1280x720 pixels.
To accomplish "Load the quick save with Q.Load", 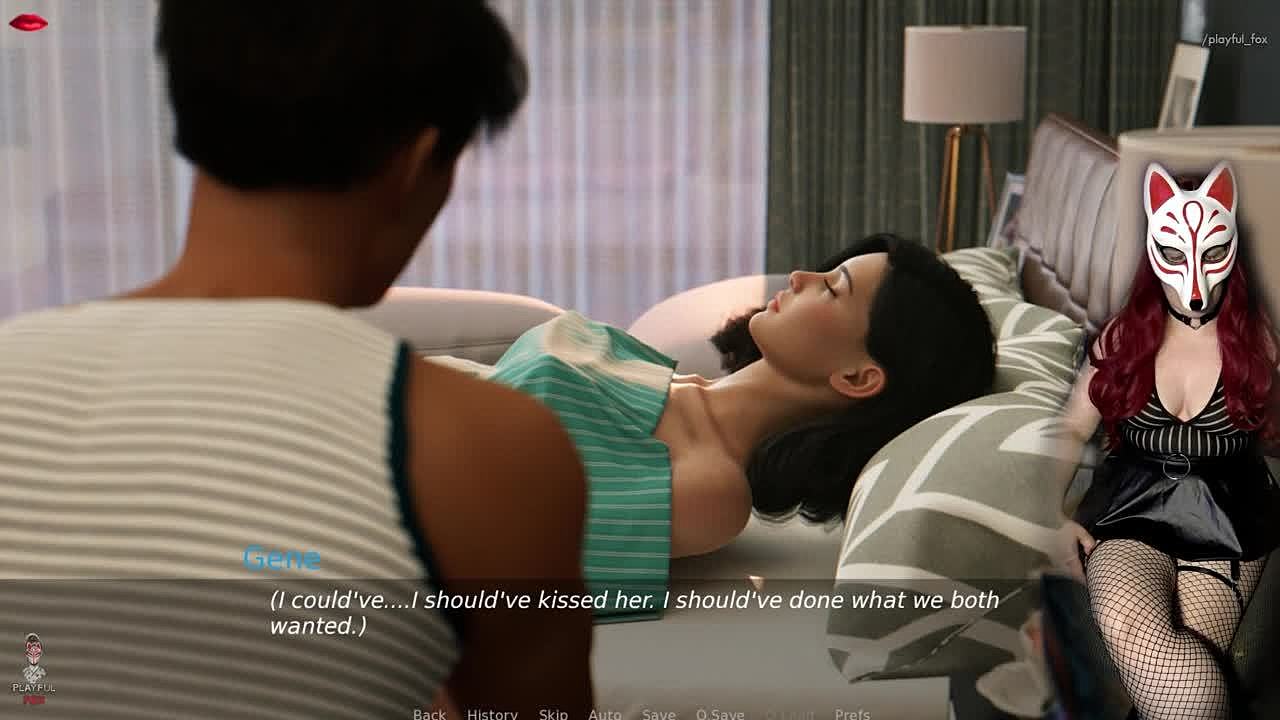I will coord(790,714).
